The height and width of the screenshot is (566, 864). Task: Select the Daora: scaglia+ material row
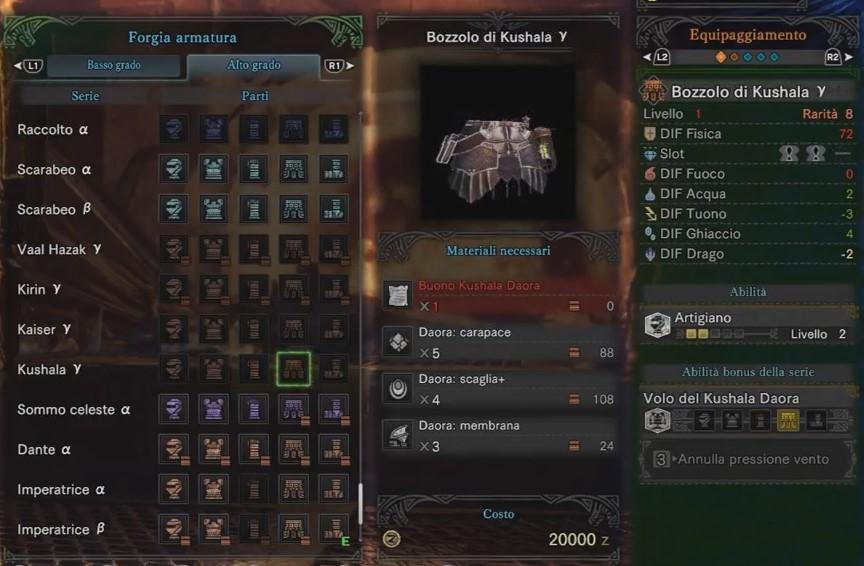(498, 390)
